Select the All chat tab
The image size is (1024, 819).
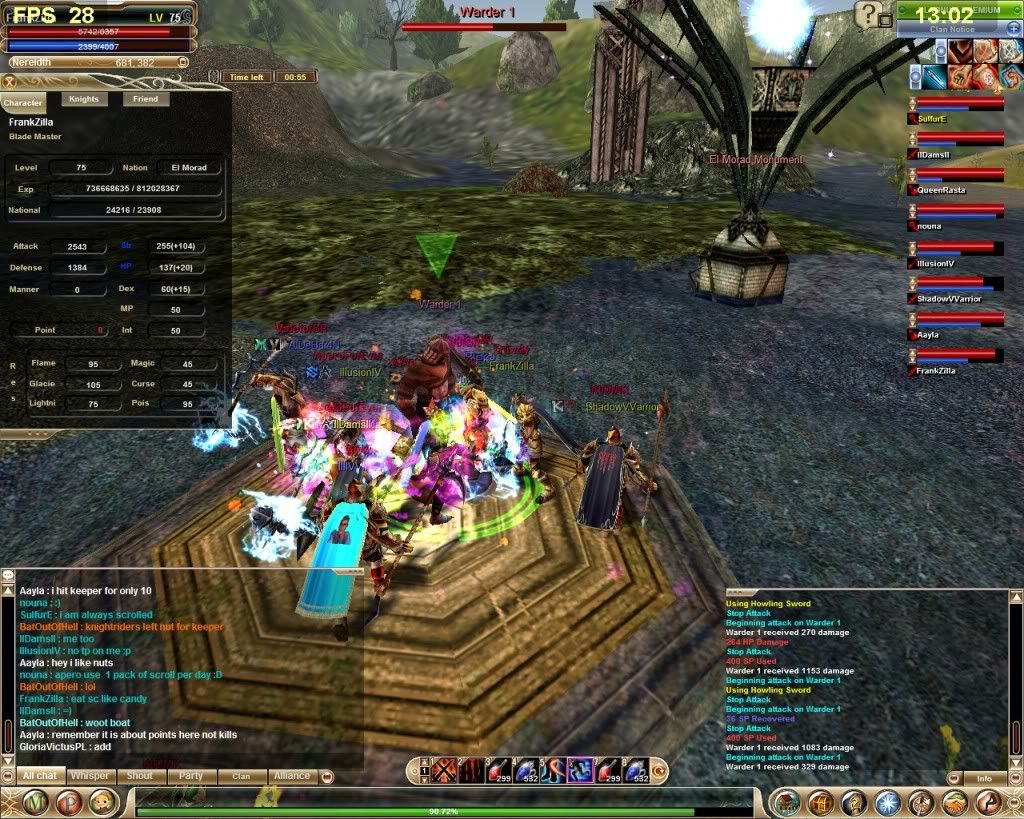point(40,776)
